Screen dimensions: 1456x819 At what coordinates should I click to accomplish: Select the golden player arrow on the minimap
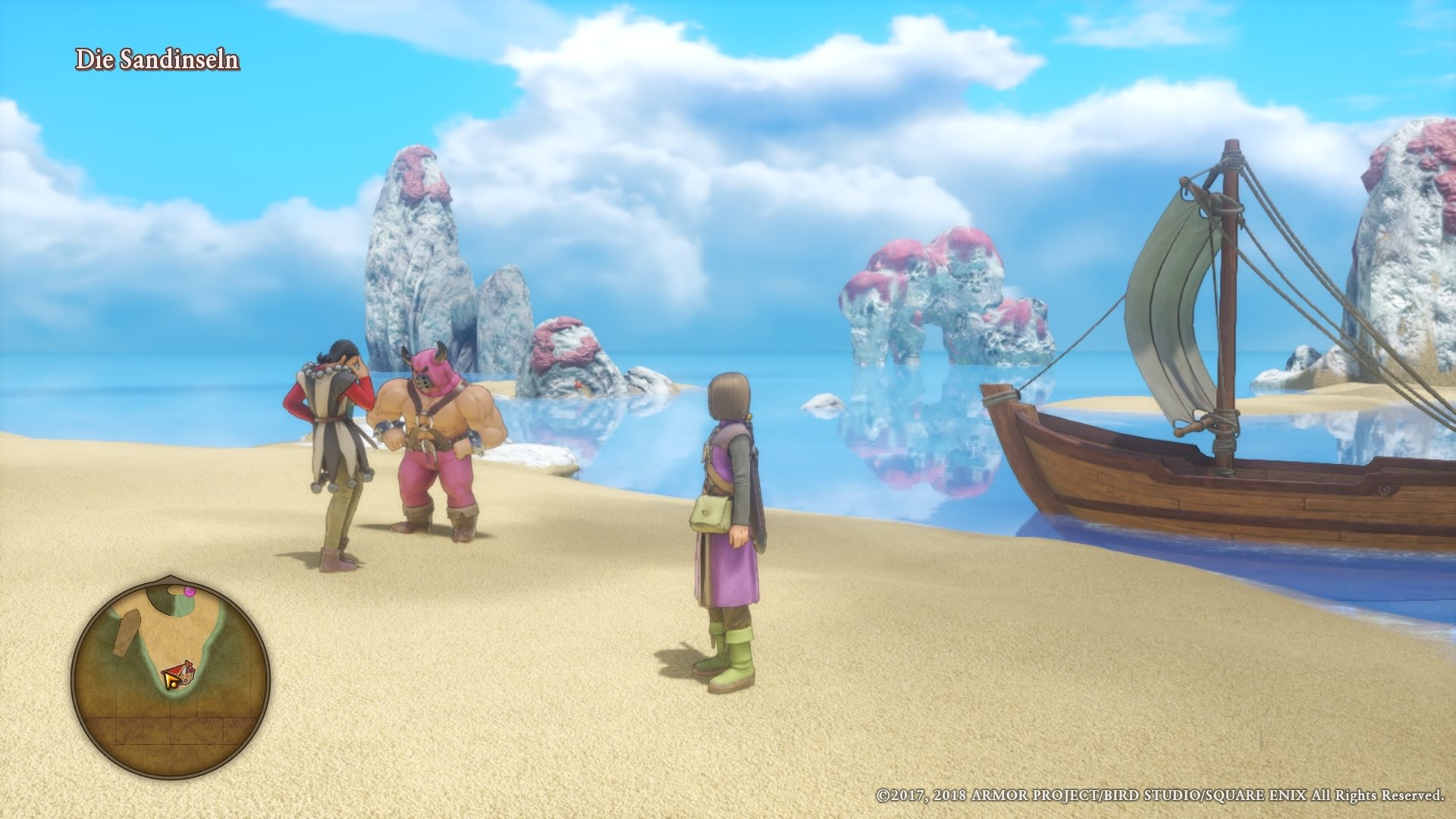point(170,680)
